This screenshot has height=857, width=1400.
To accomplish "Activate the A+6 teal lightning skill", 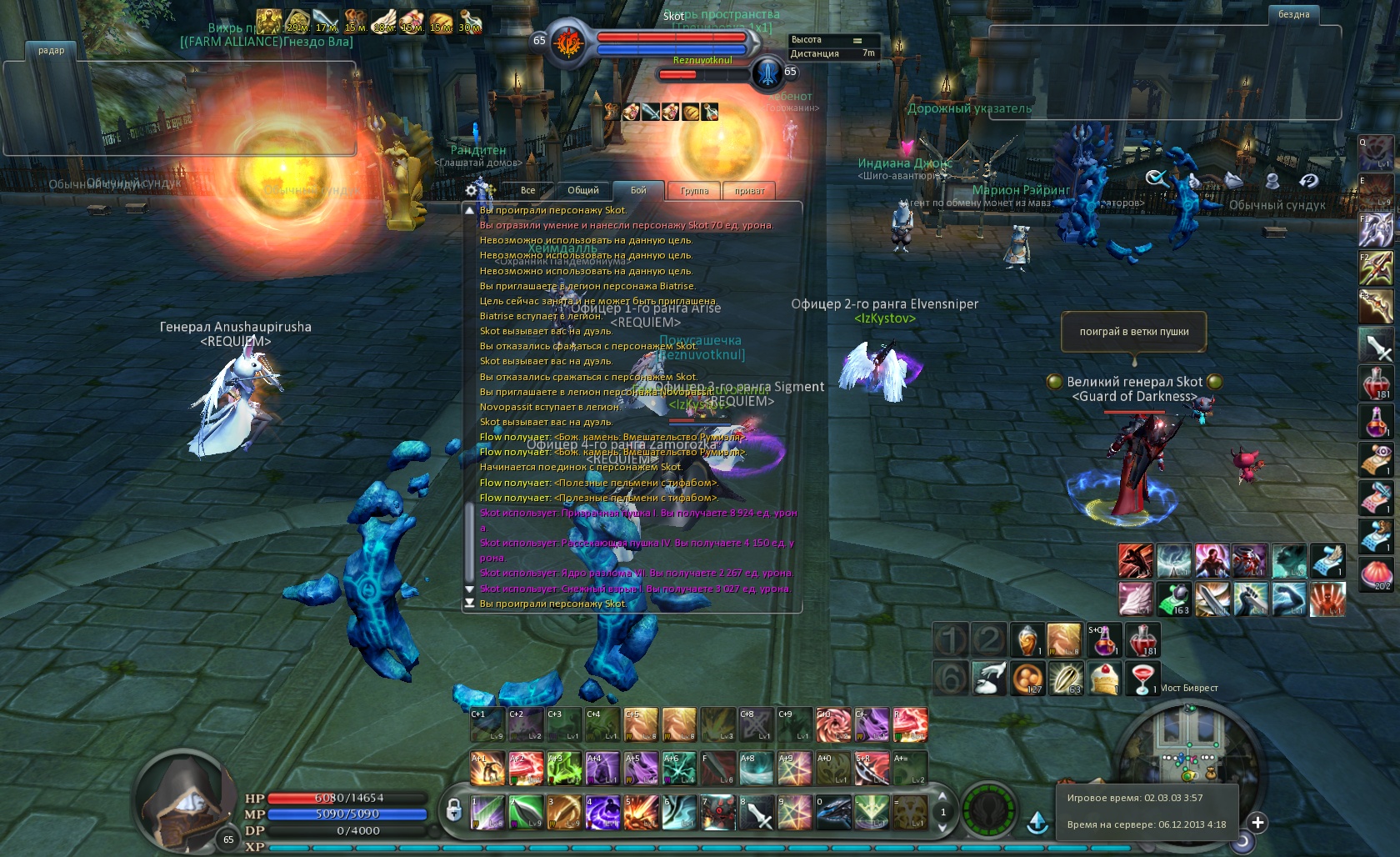I will pos(679,769).
